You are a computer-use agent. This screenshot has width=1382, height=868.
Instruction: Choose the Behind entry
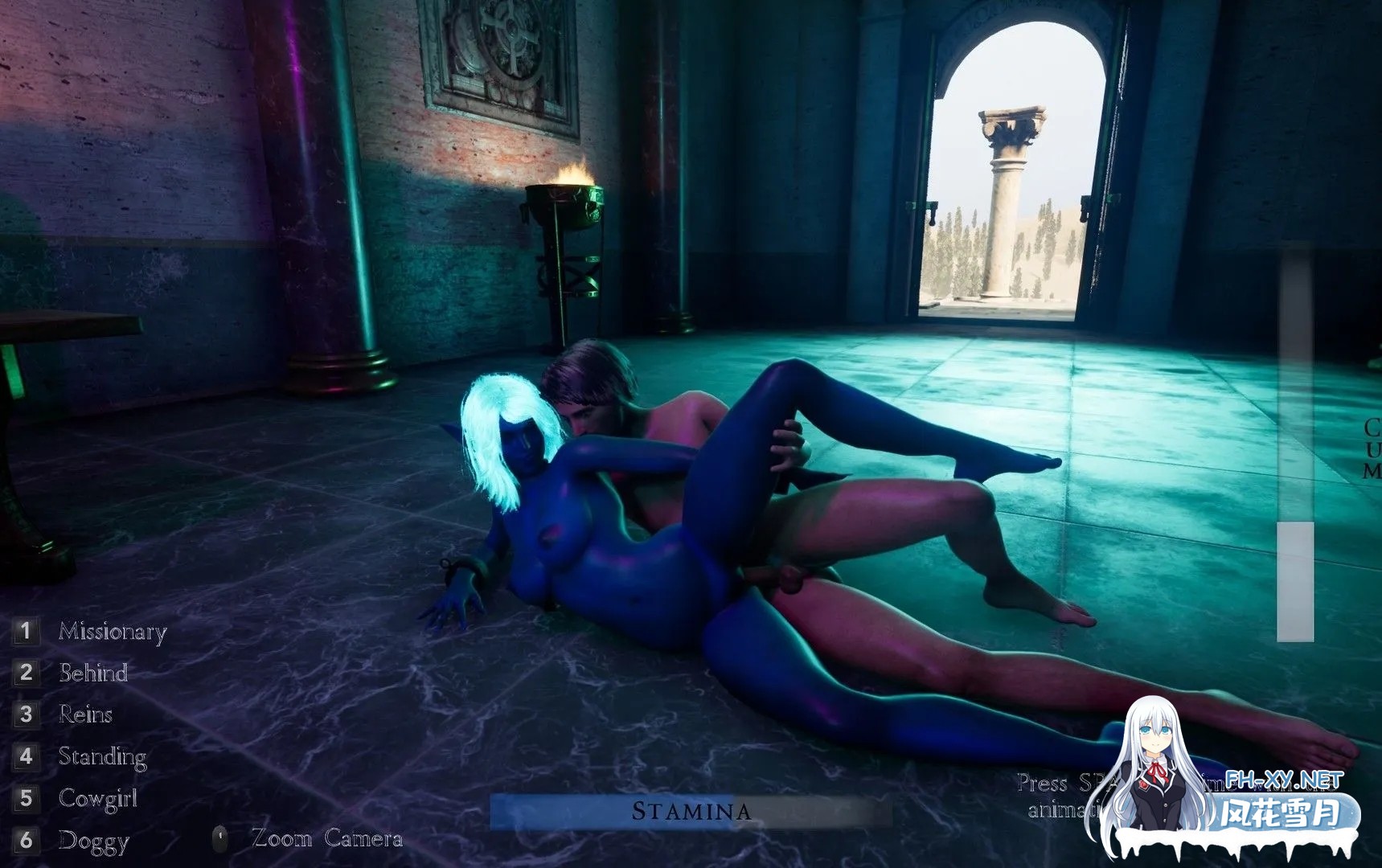tap(92, 673)
